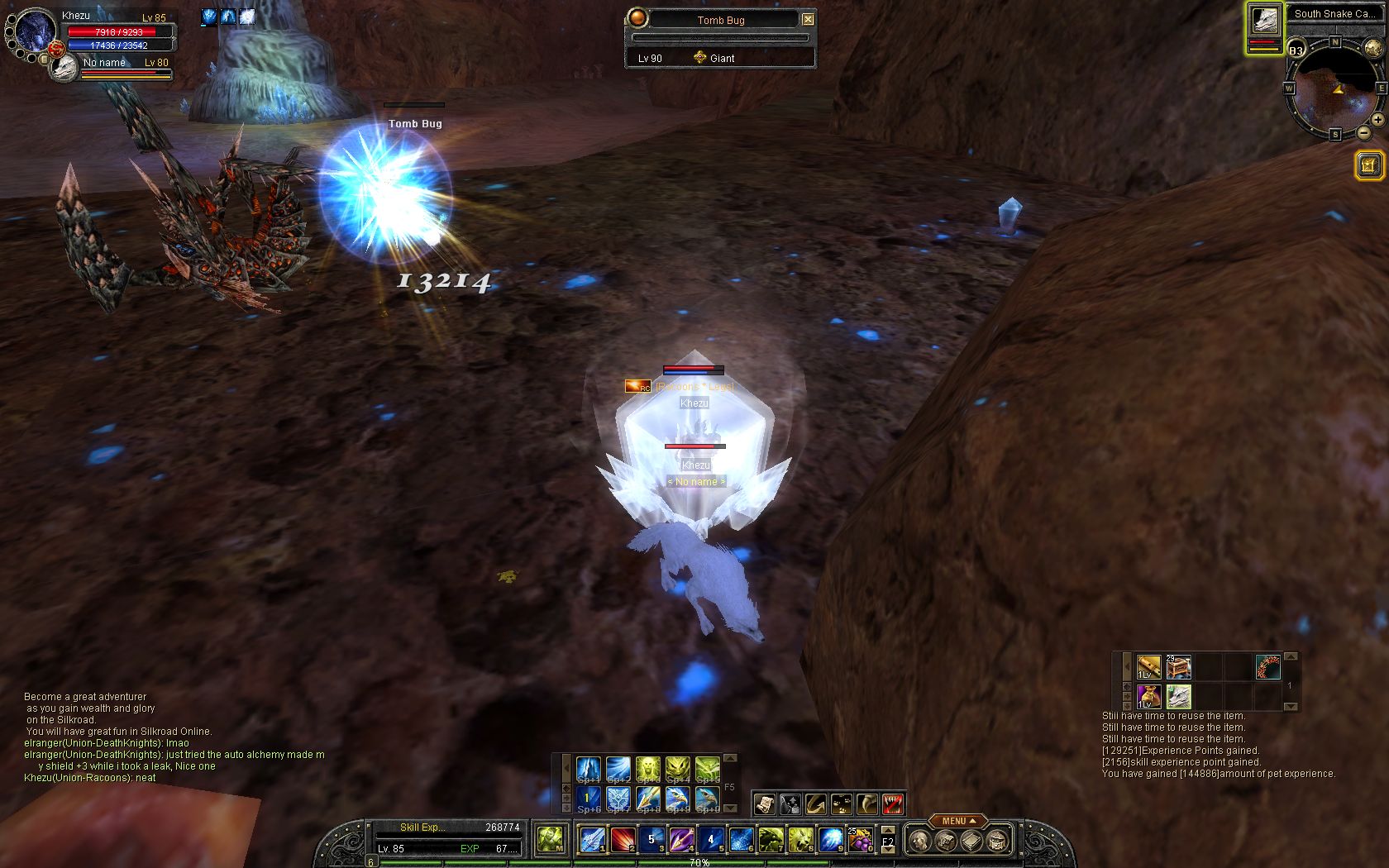Activate the purple arrow skill in slot 4
This screenshot has height=868, width=1389.
[x=680, y=840]
